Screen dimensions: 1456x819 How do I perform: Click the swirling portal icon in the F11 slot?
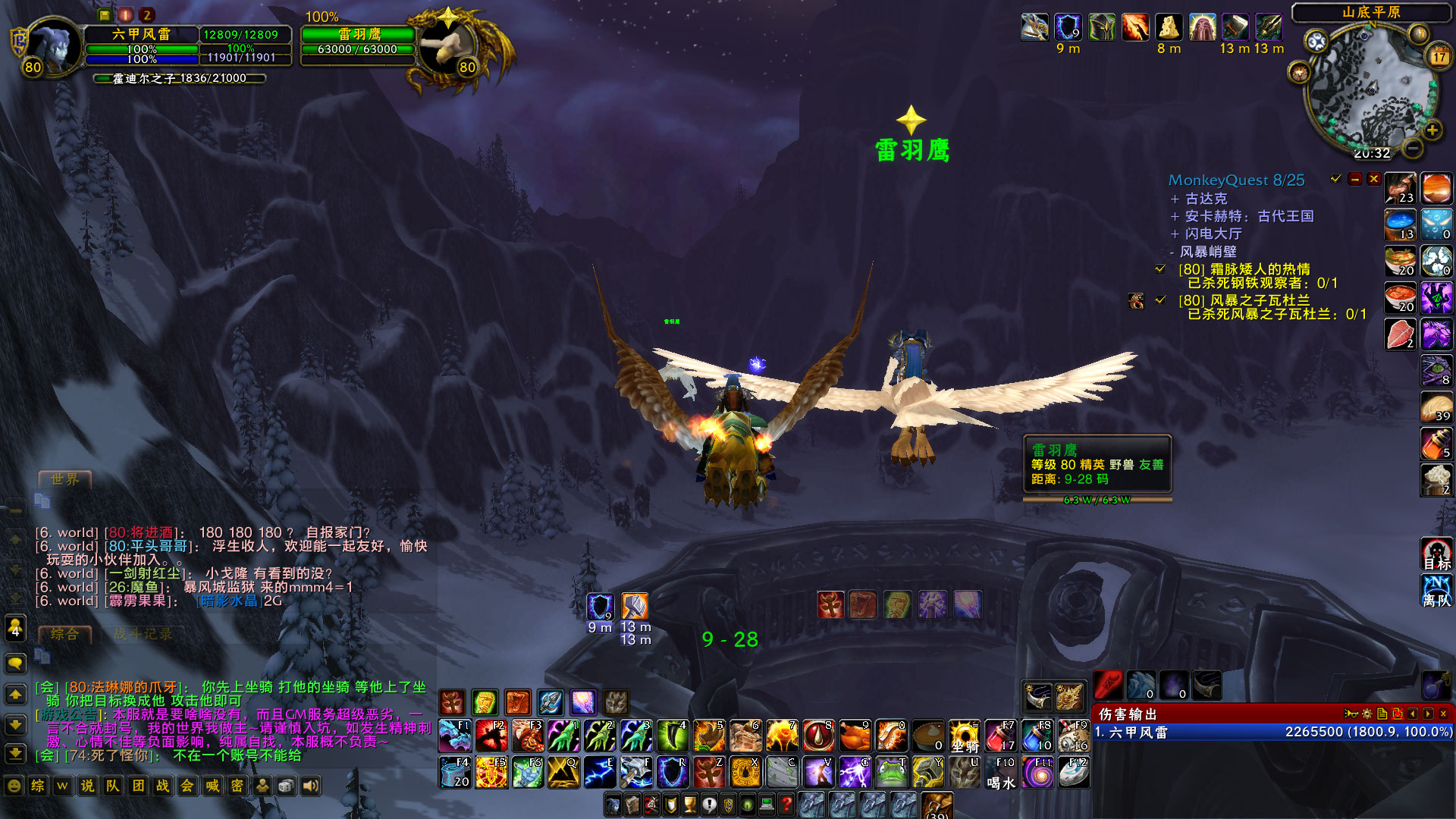pos(1037,772)
